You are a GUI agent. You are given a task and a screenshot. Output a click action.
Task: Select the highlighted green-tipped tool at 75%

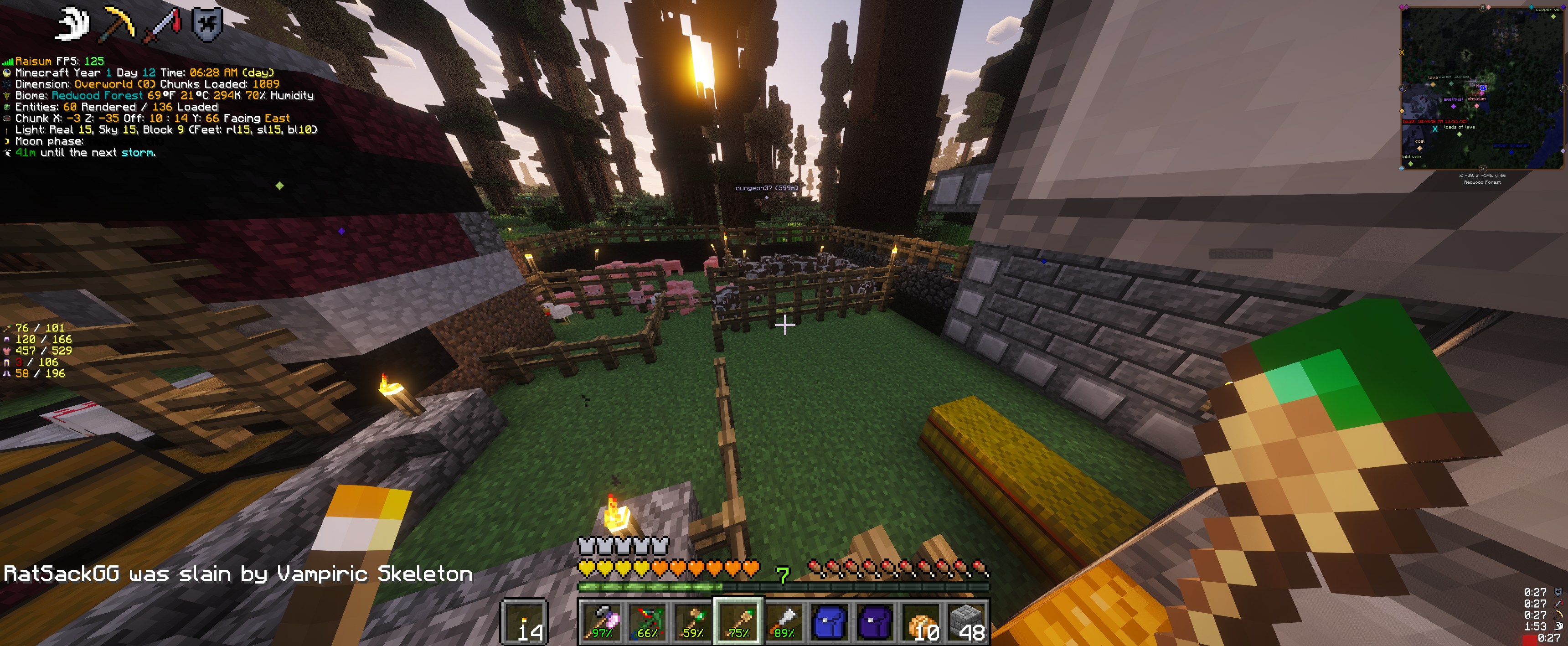(738, 621)
